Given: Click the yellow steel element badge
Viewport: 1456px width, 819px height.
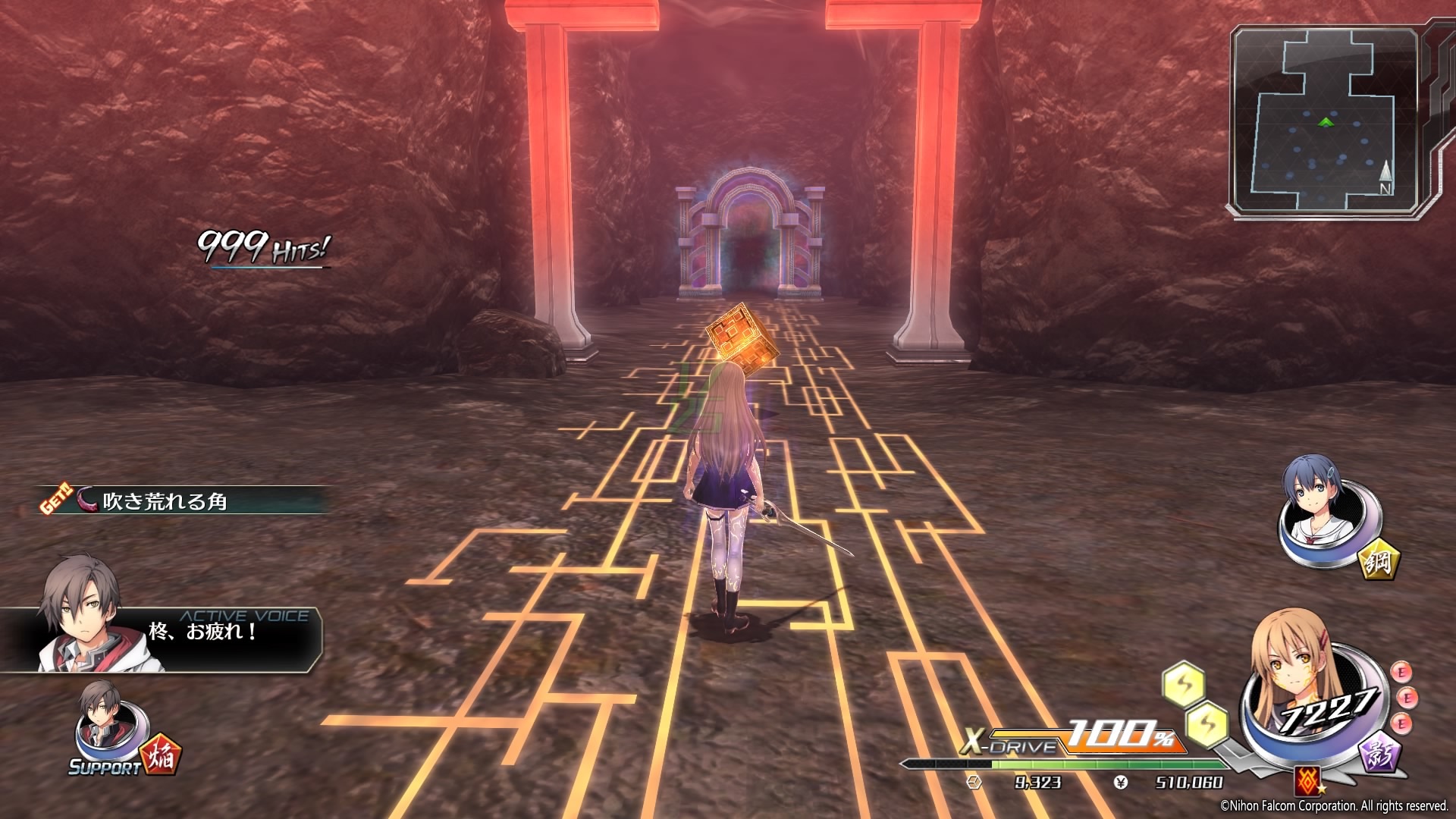Looking at the screenshot, I should [1378, 561].
